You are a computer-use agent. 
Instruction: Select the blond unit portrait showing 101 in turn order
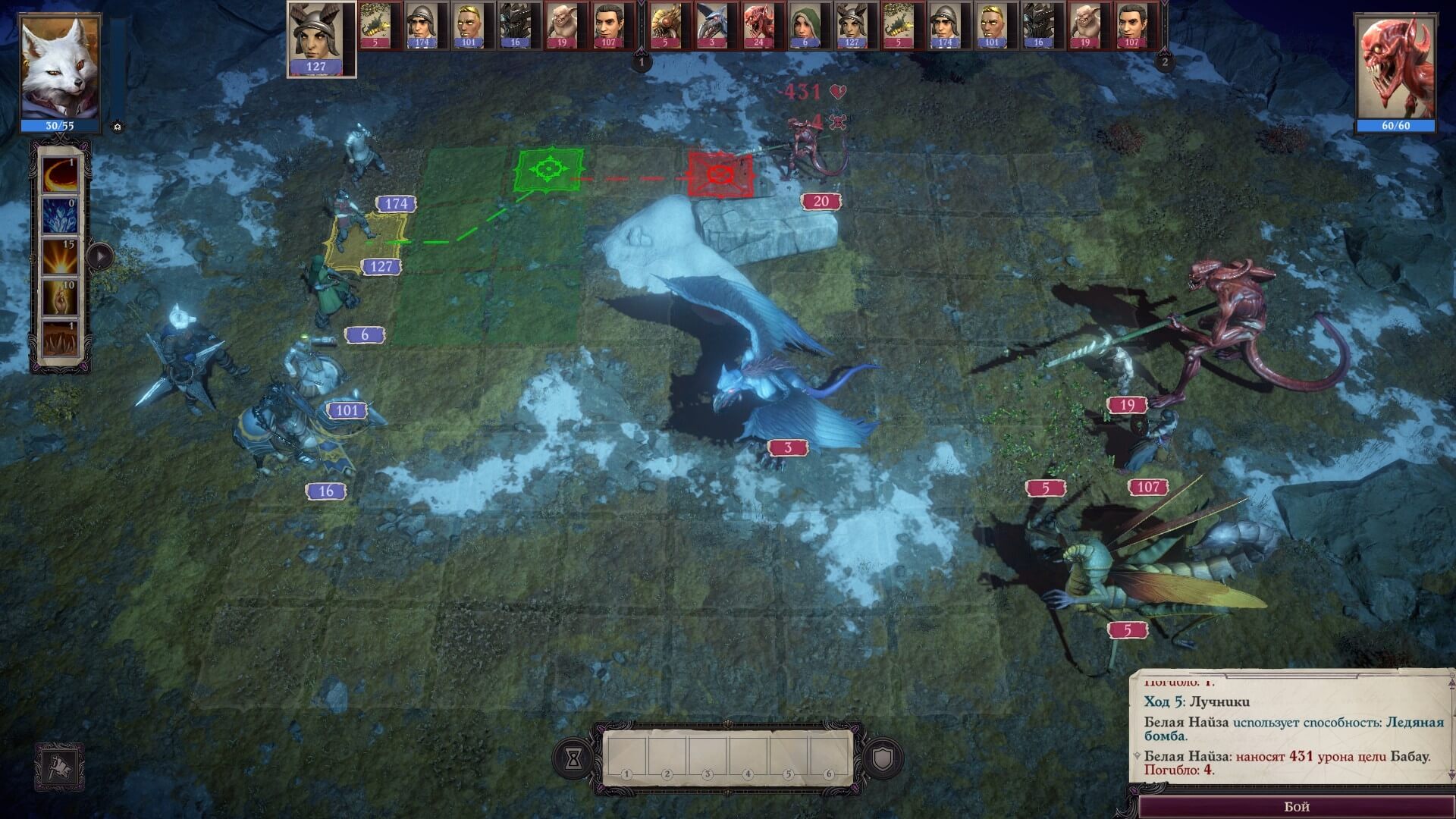469,25
